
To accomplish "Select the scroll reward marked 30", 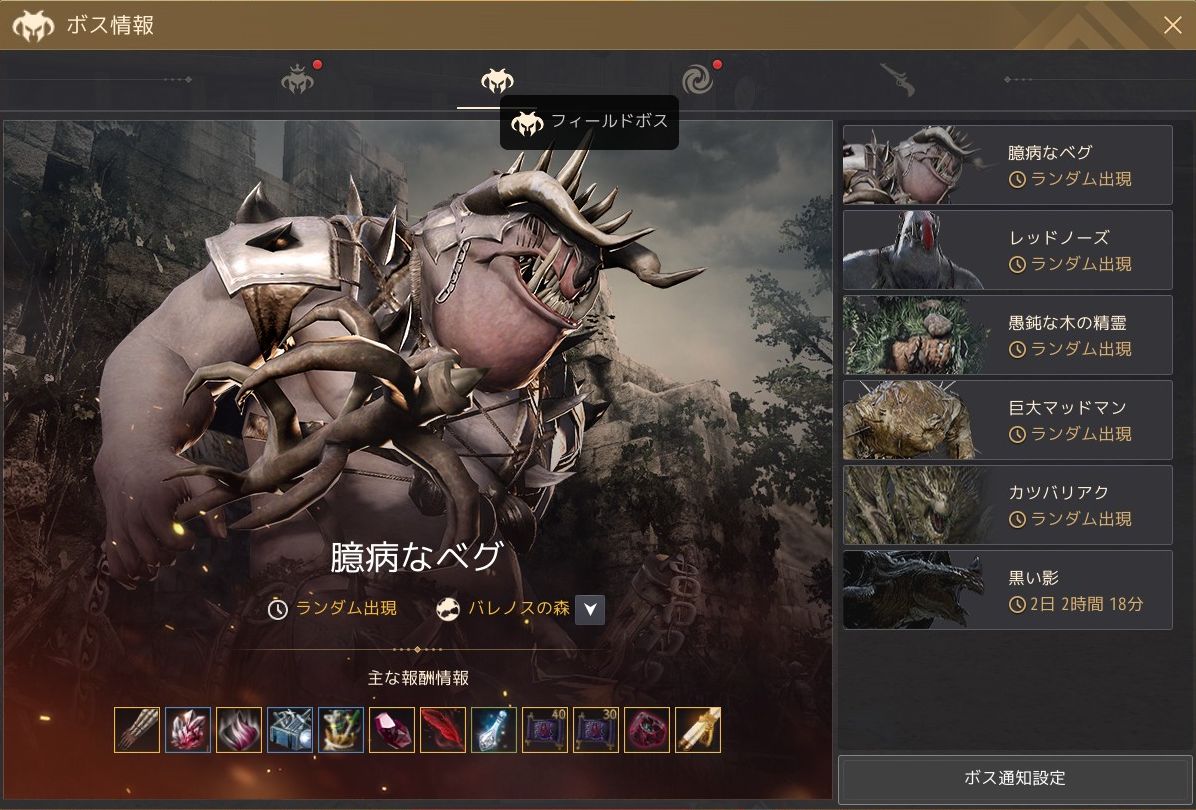I will click(x=596, y=730).
